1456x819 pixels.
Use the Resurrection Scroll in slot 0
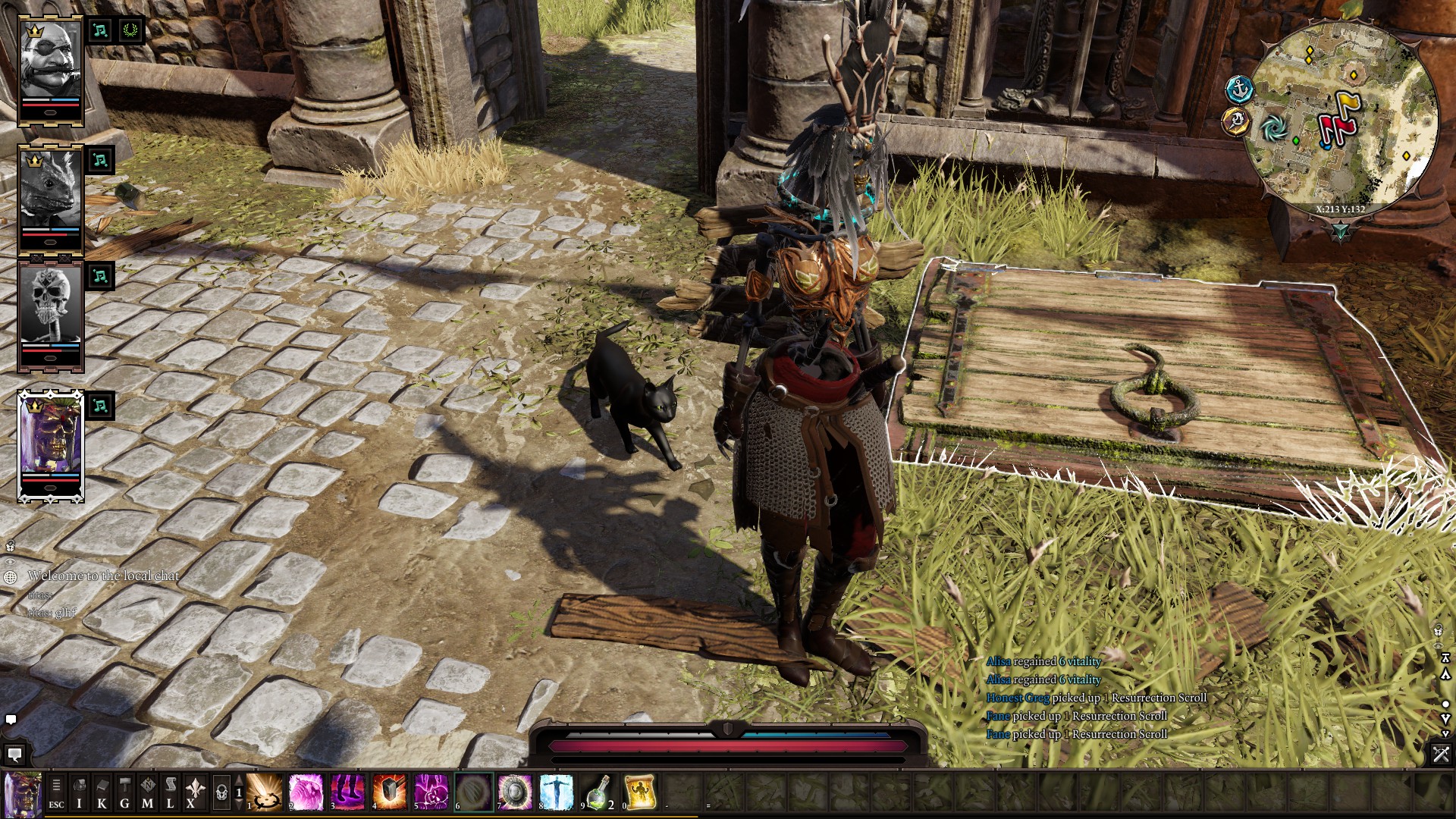[x=640, y=792]
